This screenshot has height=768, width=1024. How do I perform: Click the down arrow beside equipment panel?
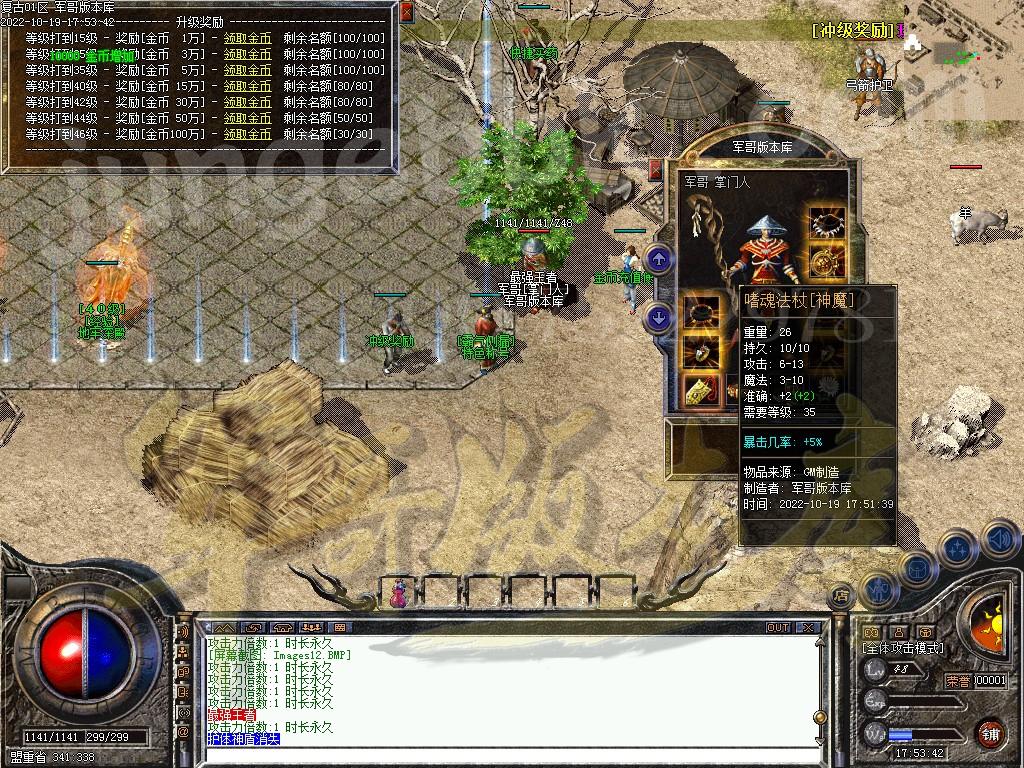point(659,318)
